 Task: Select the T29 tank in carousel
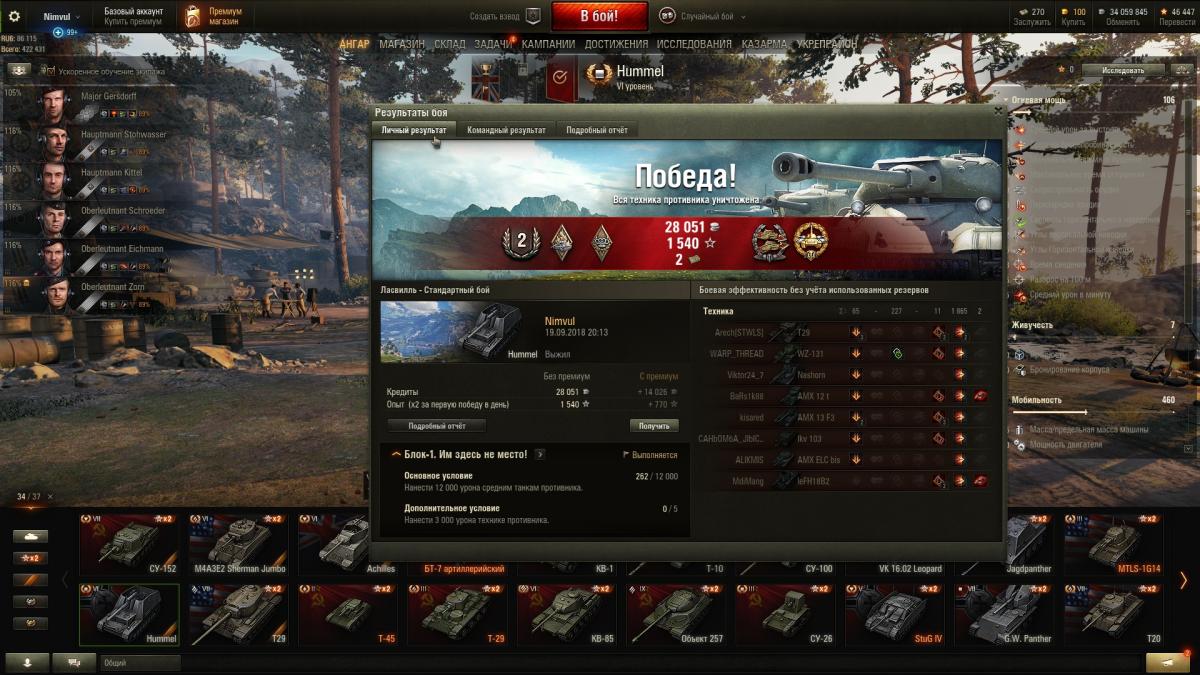(238, 614)
